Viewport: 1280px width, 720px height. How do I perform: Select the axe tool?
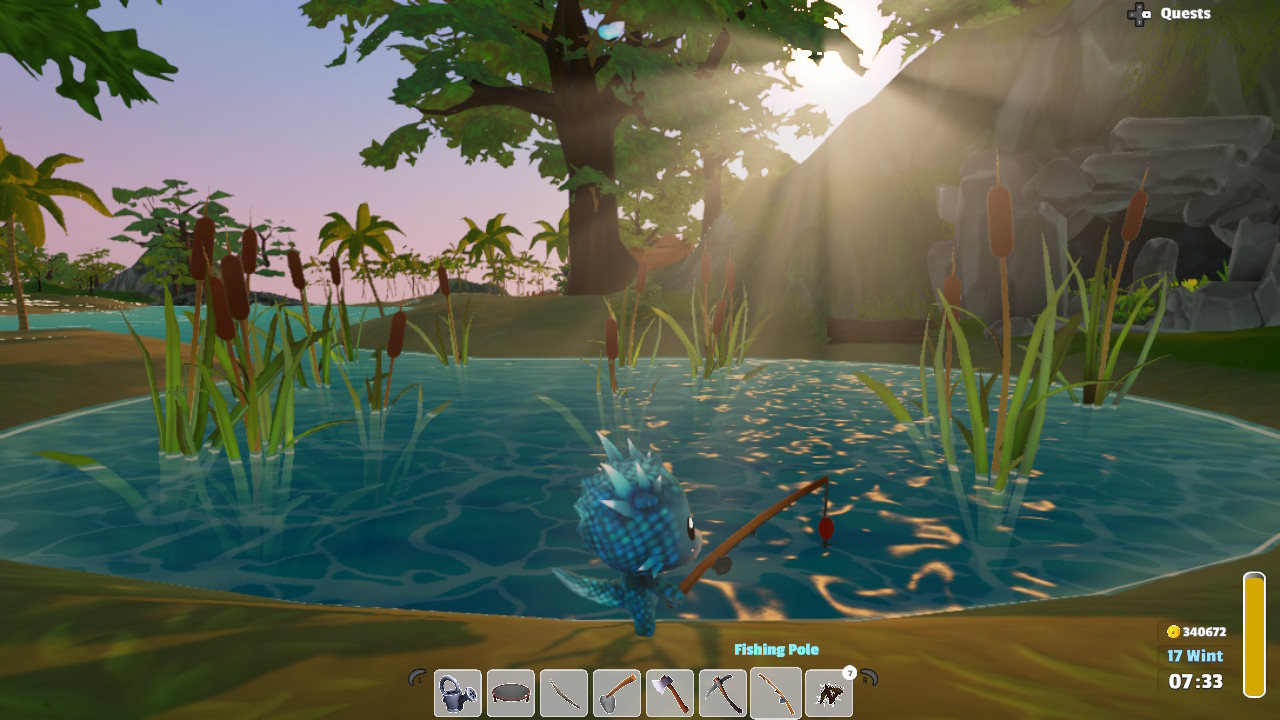tap(669, 692)
